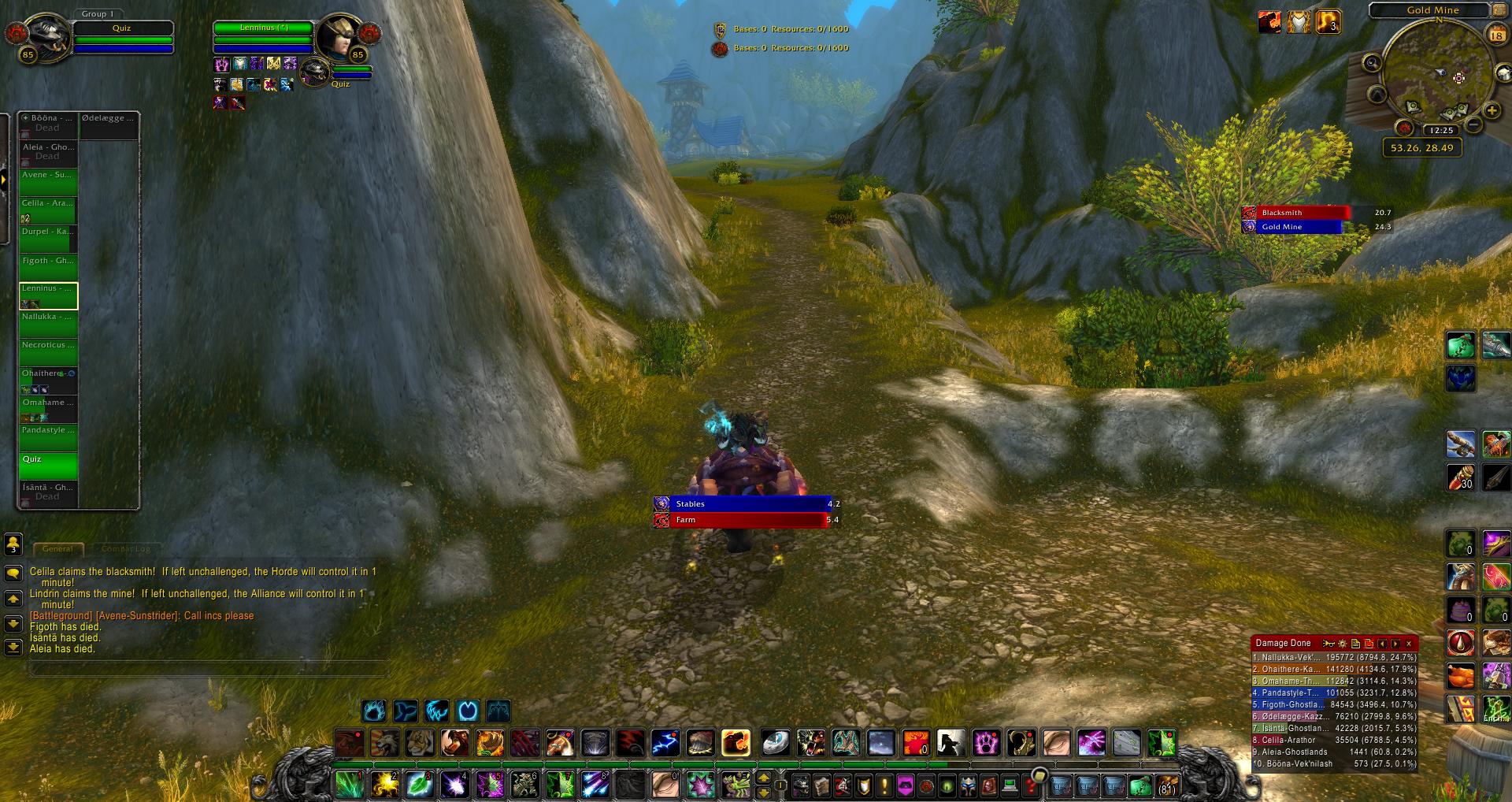The height and width of the screenshot is (802, 1512).
Task: Zoom out the minimap with the minus button
Action: (x=1473, y=125)
